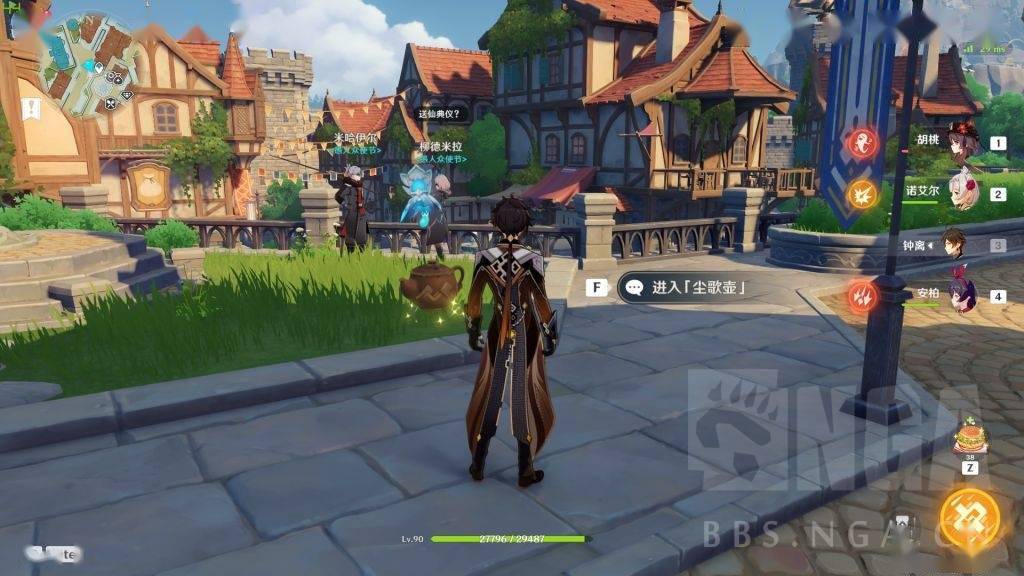Activate the glowing orange elemental burst
1024x576 pixels.
coord(969,516)
